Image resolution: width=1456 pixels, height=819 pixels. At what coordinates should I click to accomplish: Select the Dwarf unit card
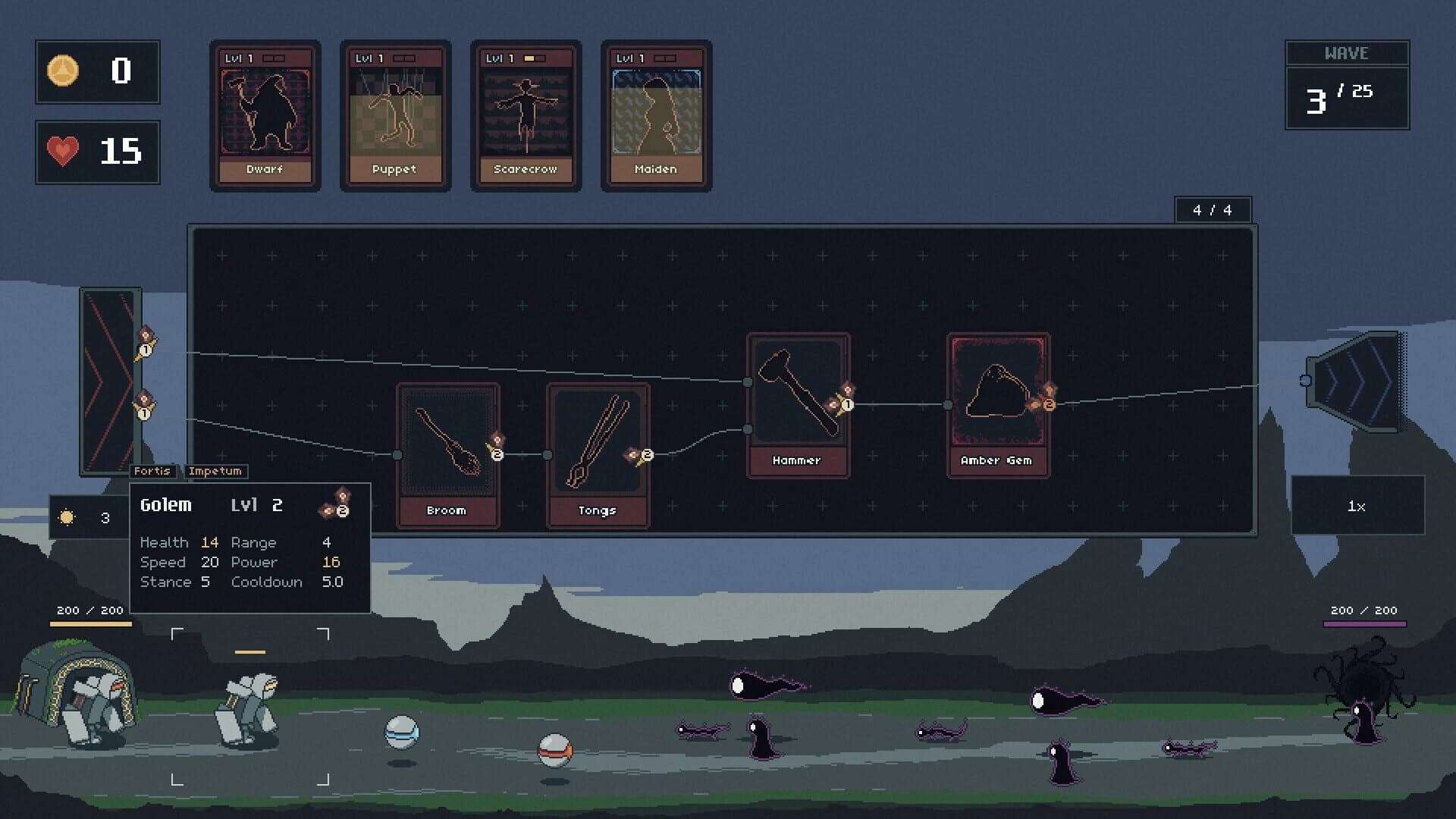[x=265, y=114]
